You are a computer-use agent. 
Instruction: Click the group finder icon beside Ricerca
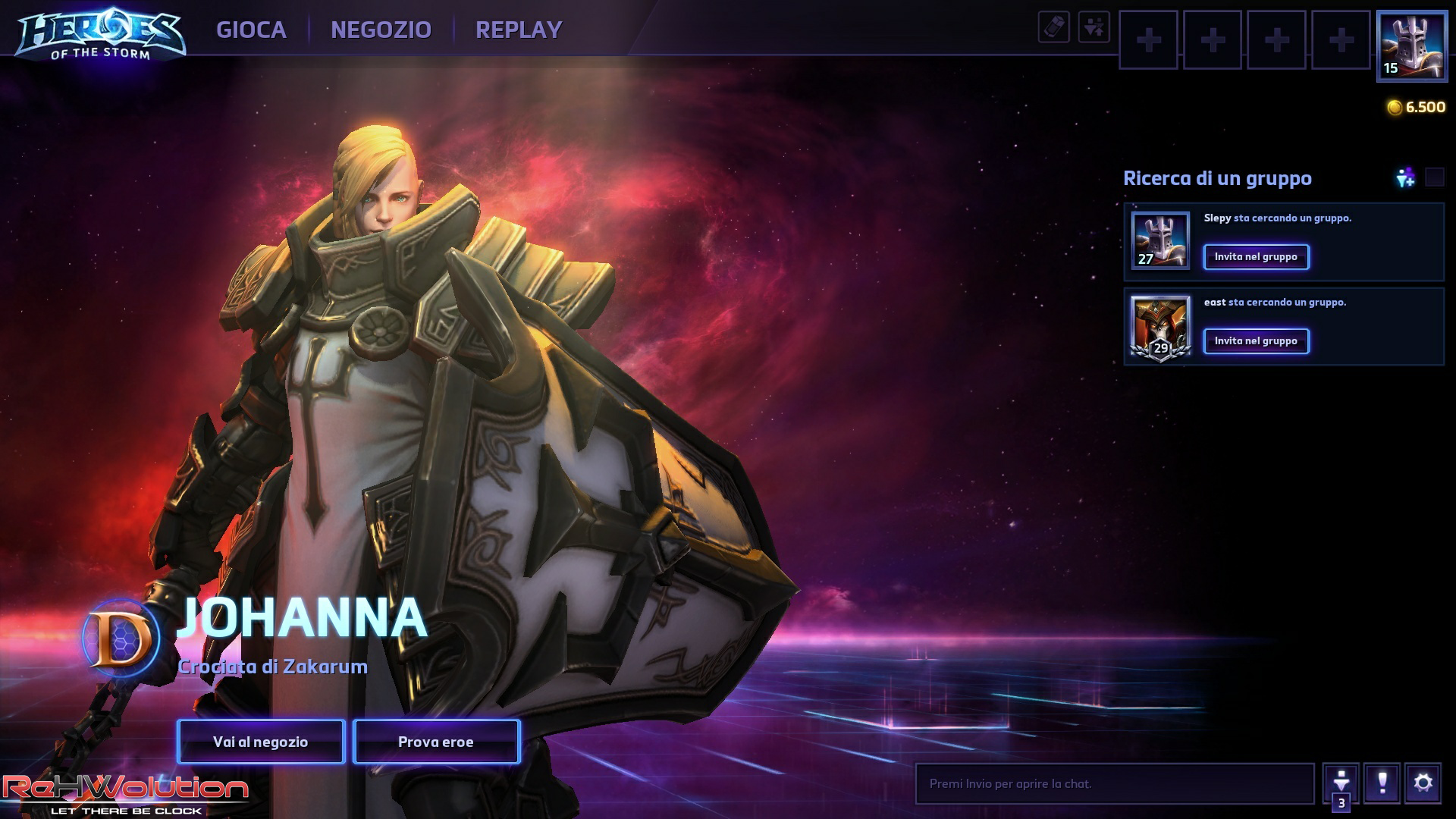coord(1405,177)
